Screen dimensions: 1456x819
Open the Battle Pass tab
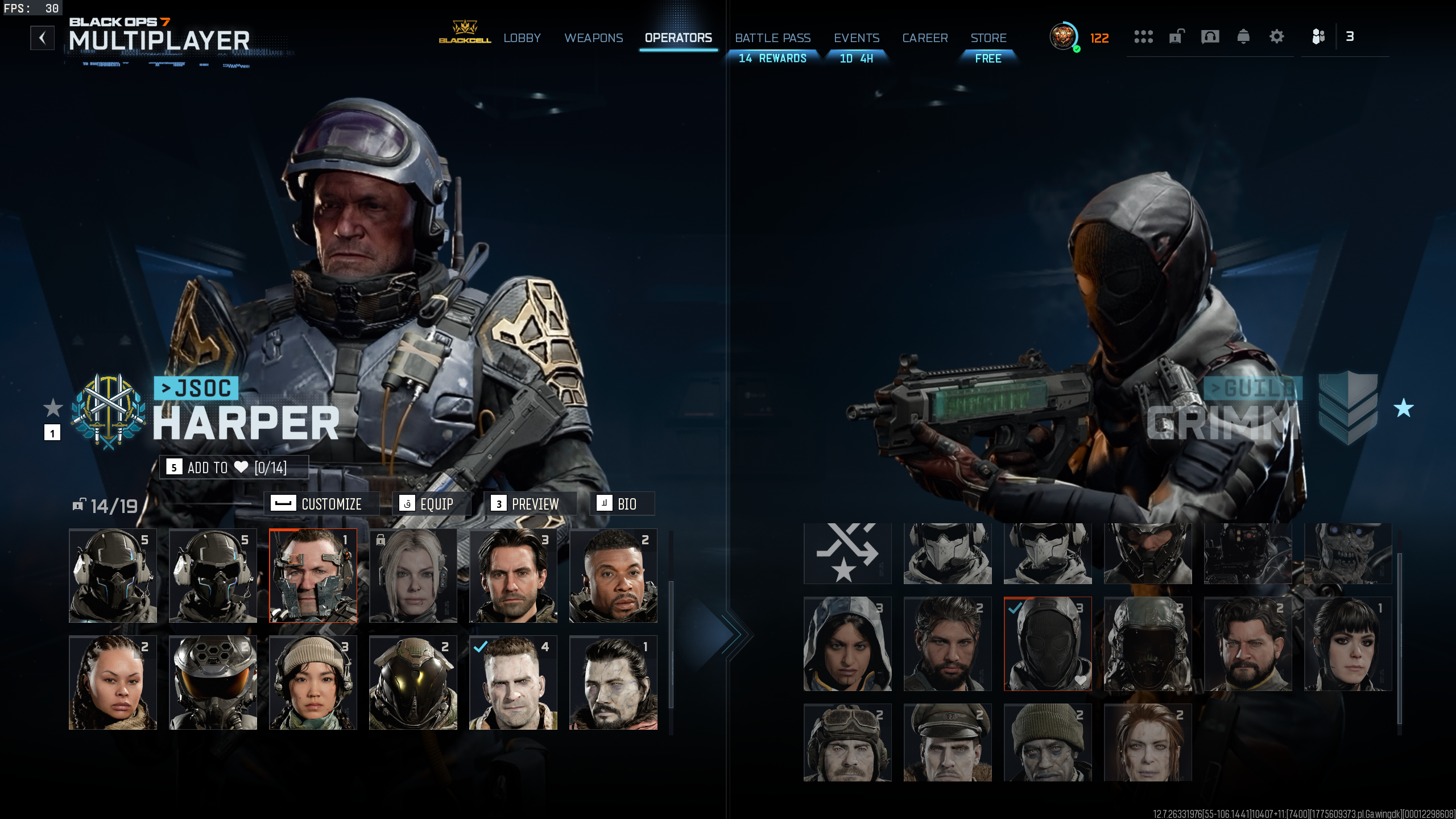click(x=772, y=38)
